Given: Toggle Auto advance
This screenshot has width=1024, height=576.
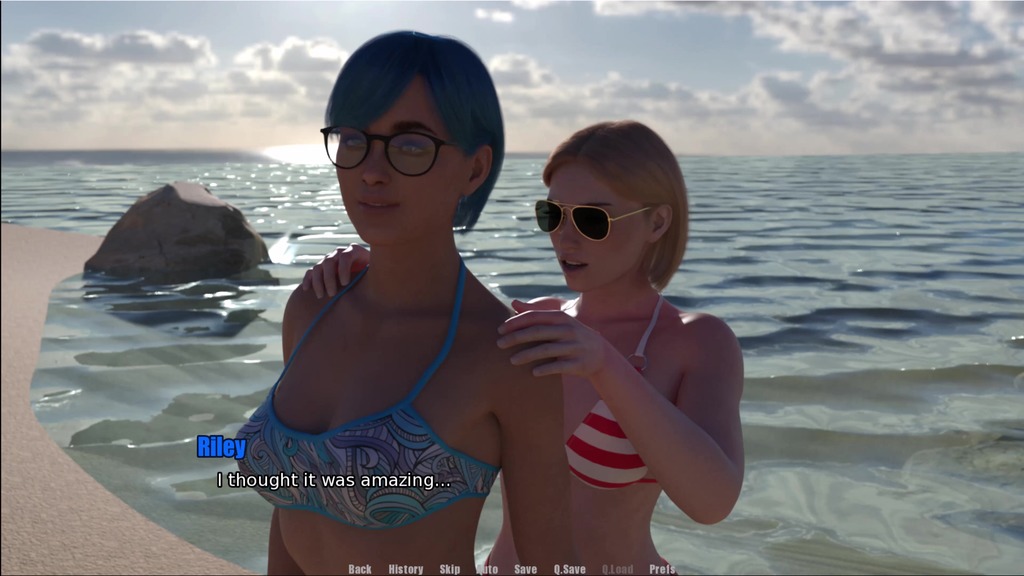Looking at the screenshot, I should (x=488, y=569).
